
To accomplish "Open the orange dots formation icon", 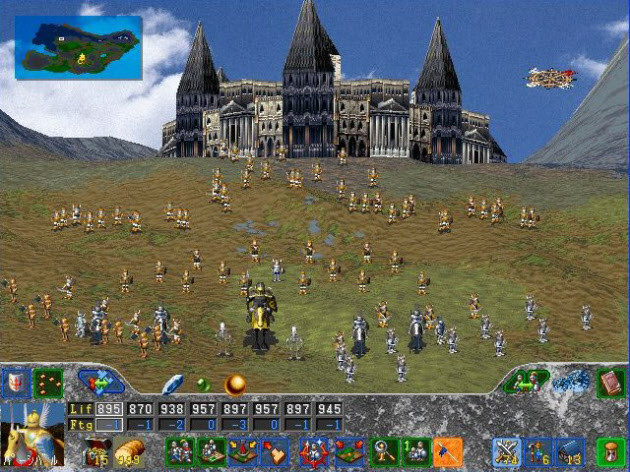I will pyautogui.click(x=49, y=383).
